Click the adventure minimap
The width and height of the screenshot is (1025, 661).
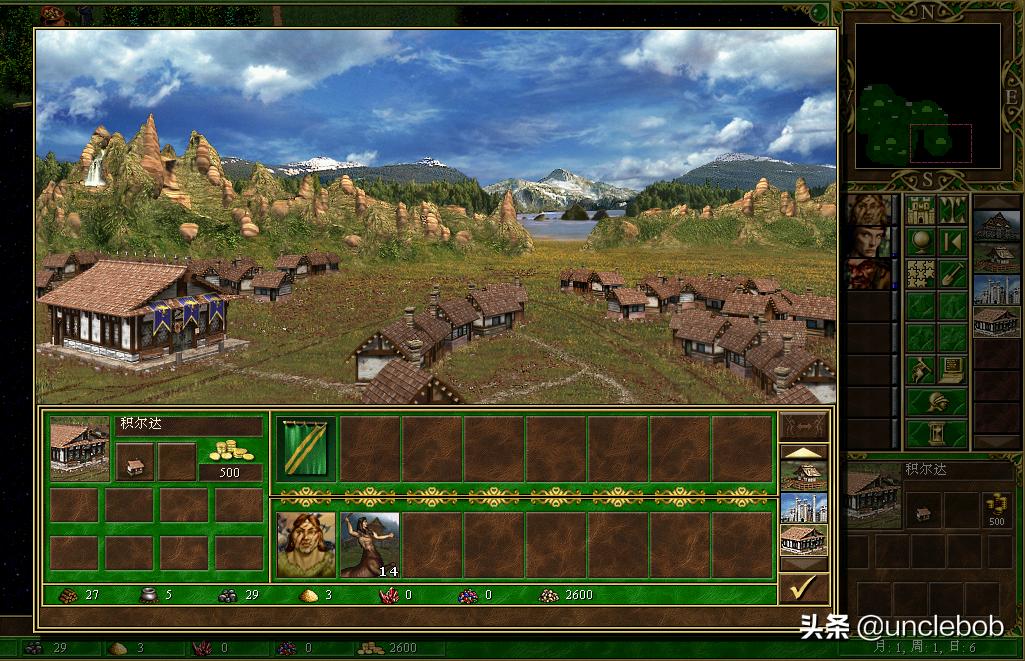pos(913,97)
